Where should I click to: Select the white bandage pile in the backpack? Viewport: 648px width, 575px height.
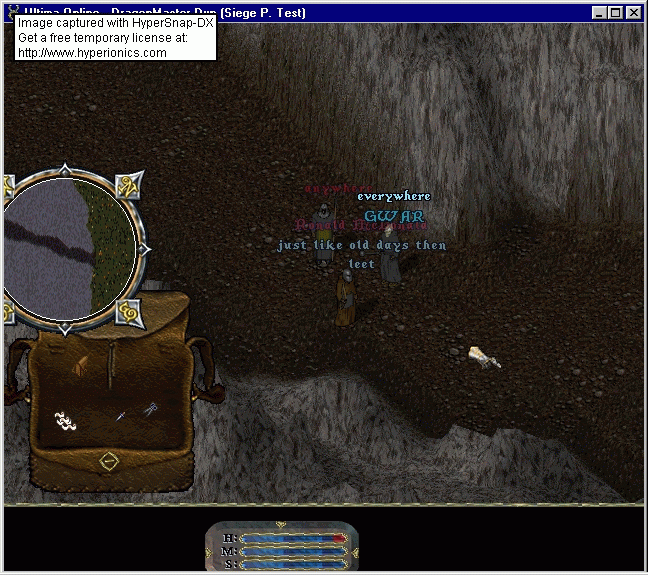click(66, 421)
